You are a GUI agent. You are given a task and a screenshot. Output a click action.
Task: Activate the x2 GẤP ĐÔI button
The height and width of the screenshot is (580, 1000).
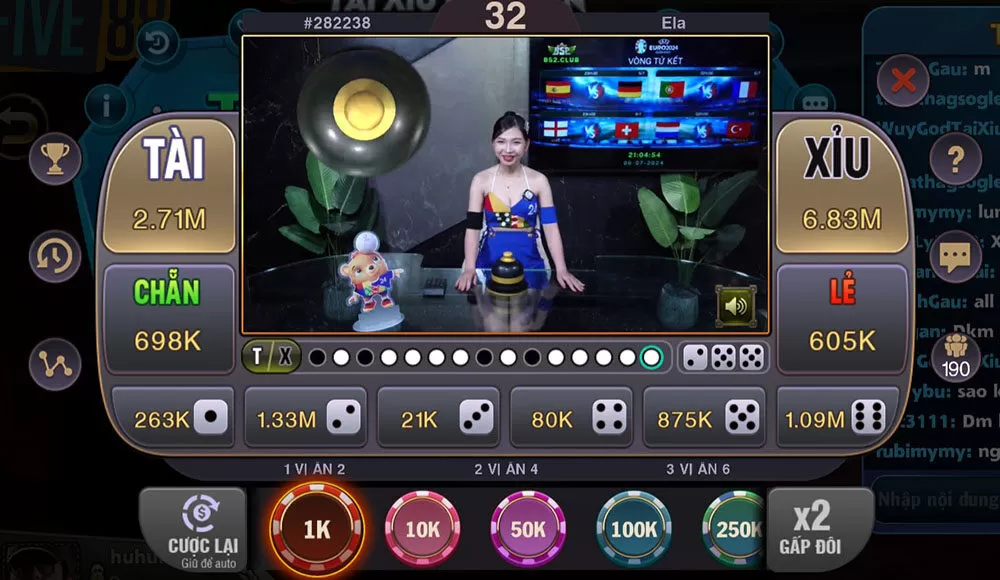pos(812,528)
